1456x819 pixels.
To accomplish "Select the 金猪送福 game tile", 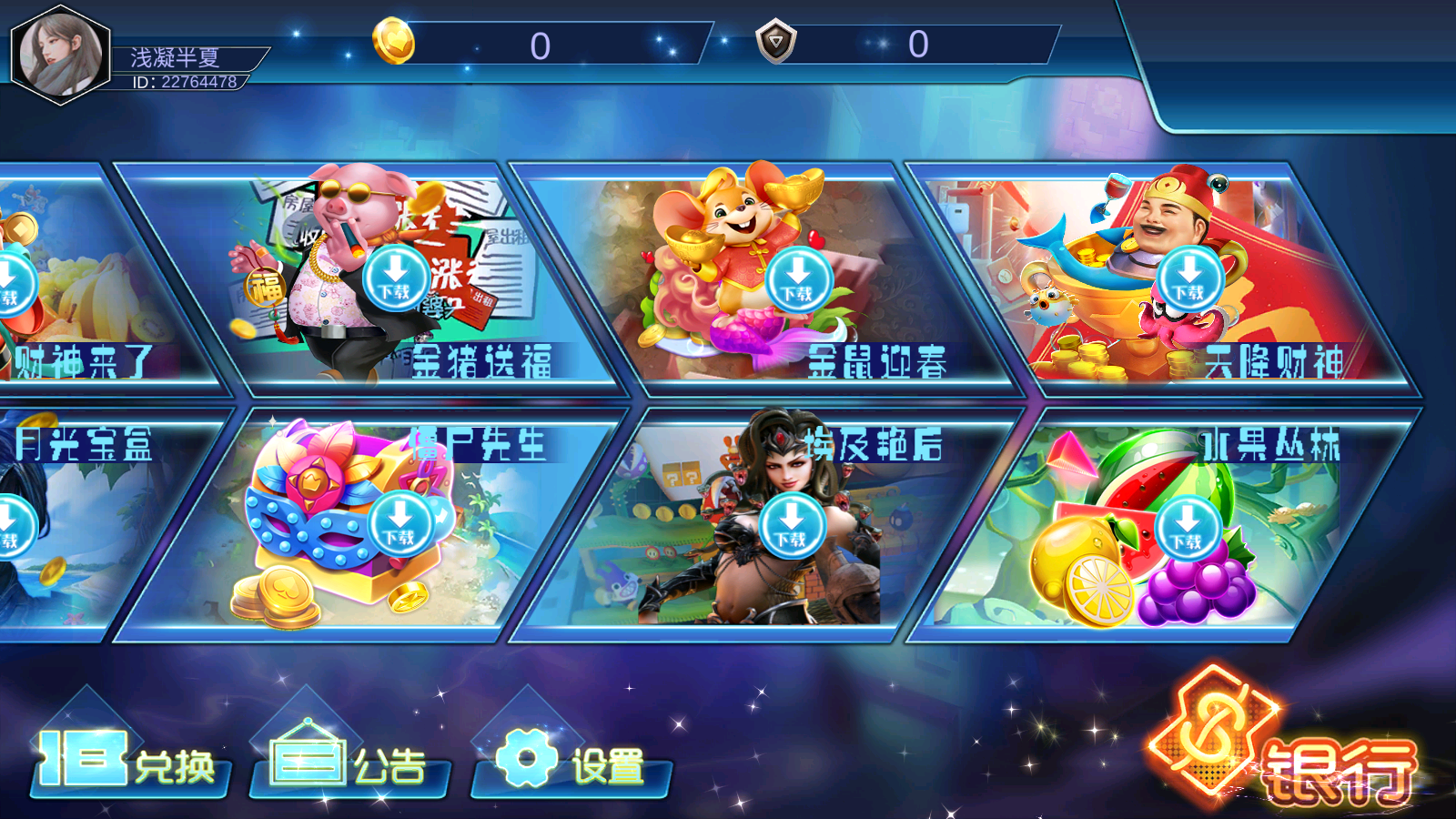I will point(396,278).
